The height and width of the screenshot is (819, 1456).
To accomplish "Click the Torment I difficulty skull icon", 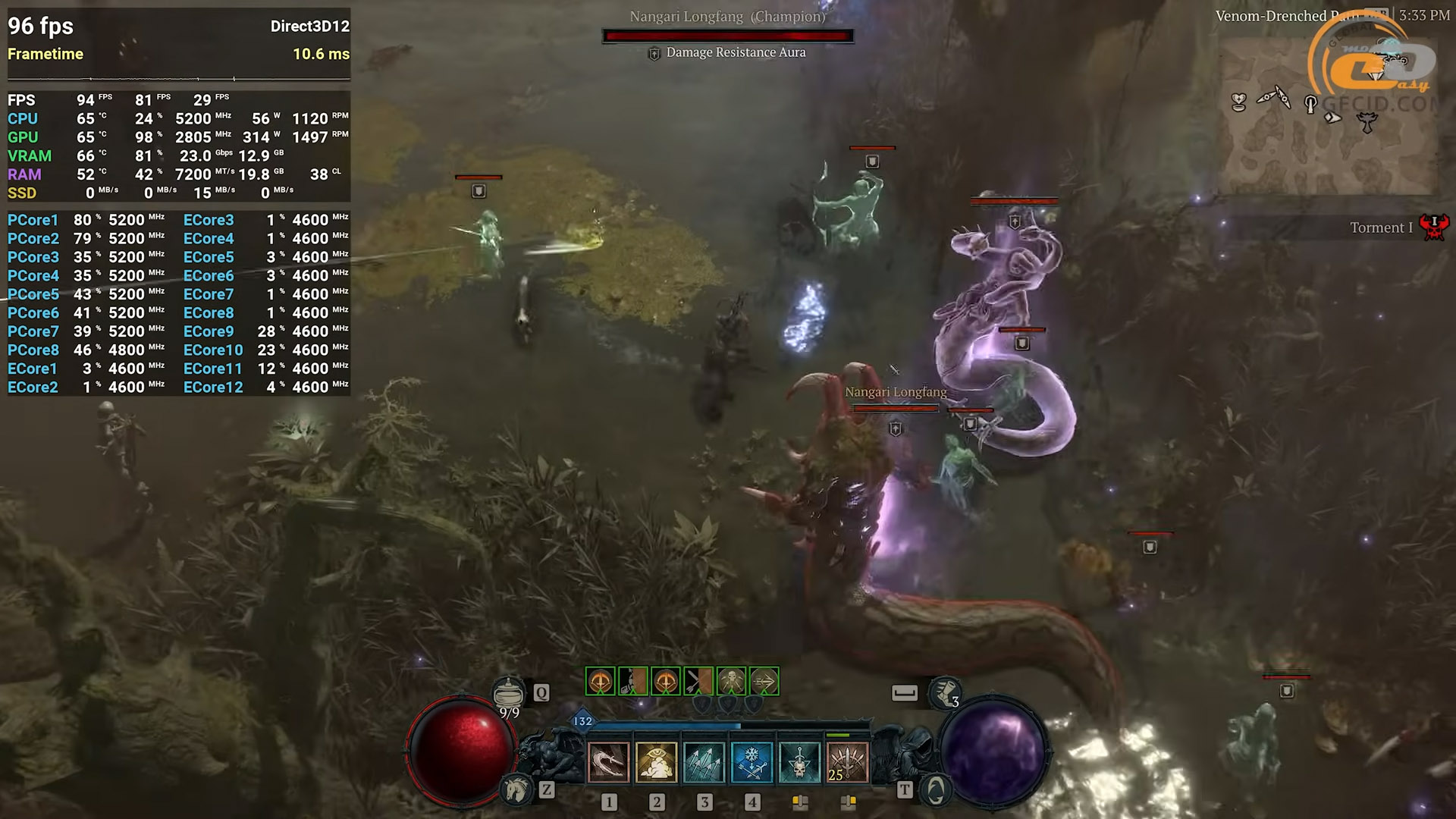I will coord(1434,227).
